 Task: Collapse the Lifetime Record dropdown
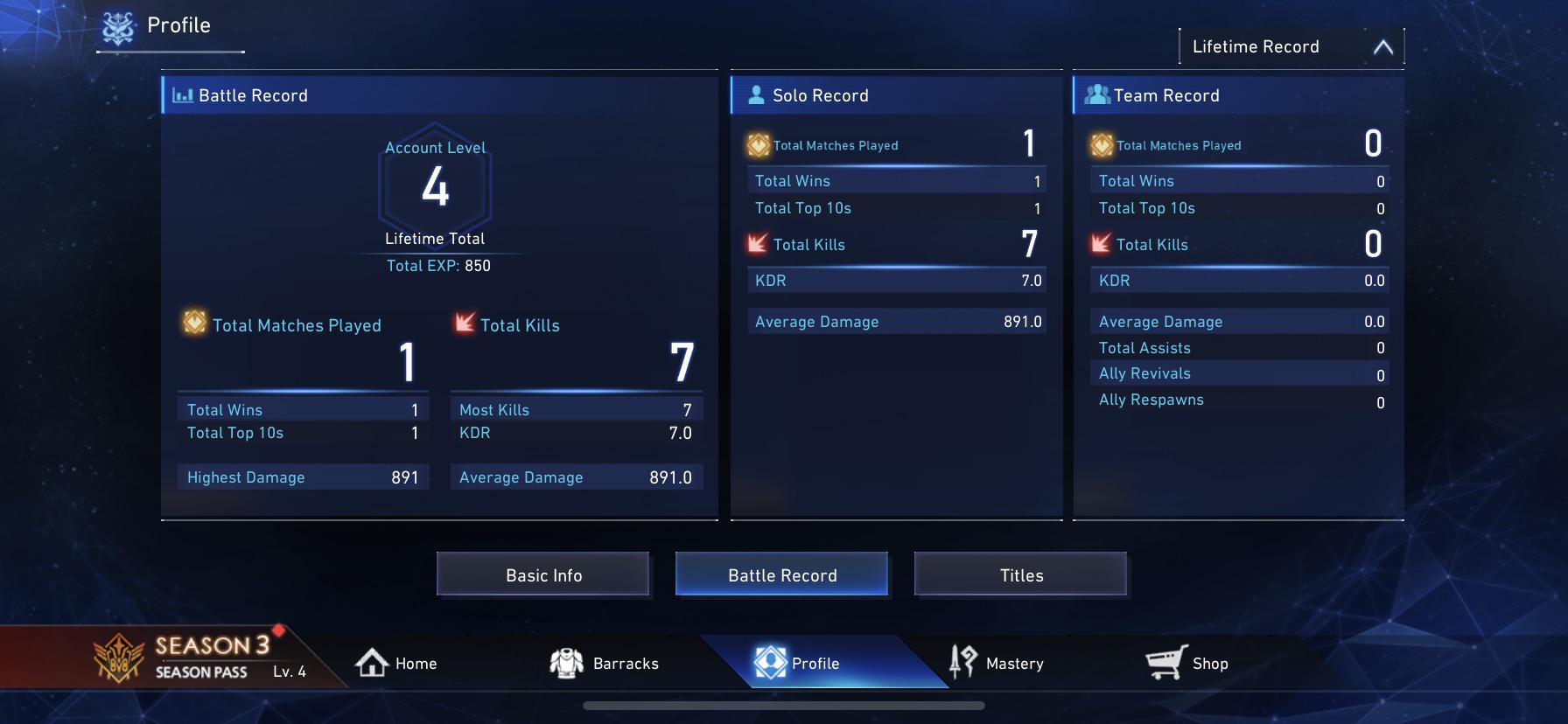pyautogui.click(x=1383, y=47)
